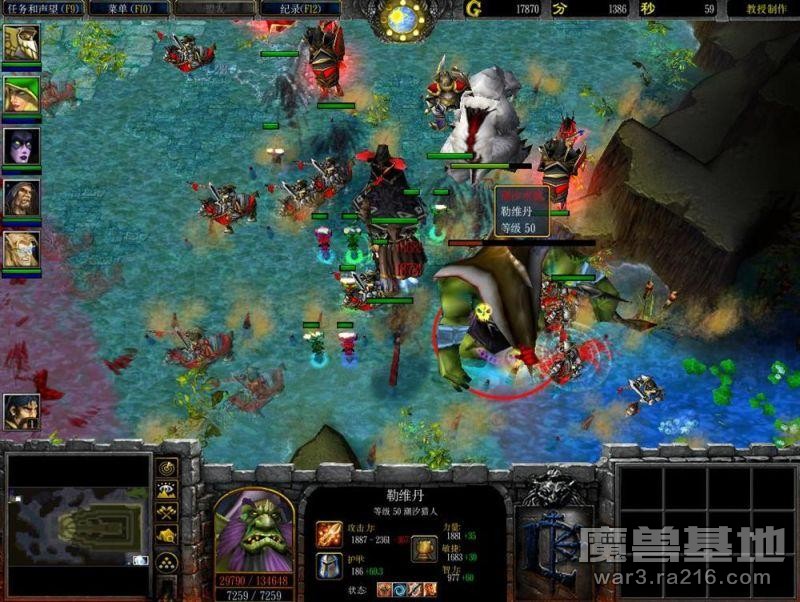Select the blonde elf hero with glowing eyes
The height and width of the screenshot is (602, 800).
click(21, 248)
